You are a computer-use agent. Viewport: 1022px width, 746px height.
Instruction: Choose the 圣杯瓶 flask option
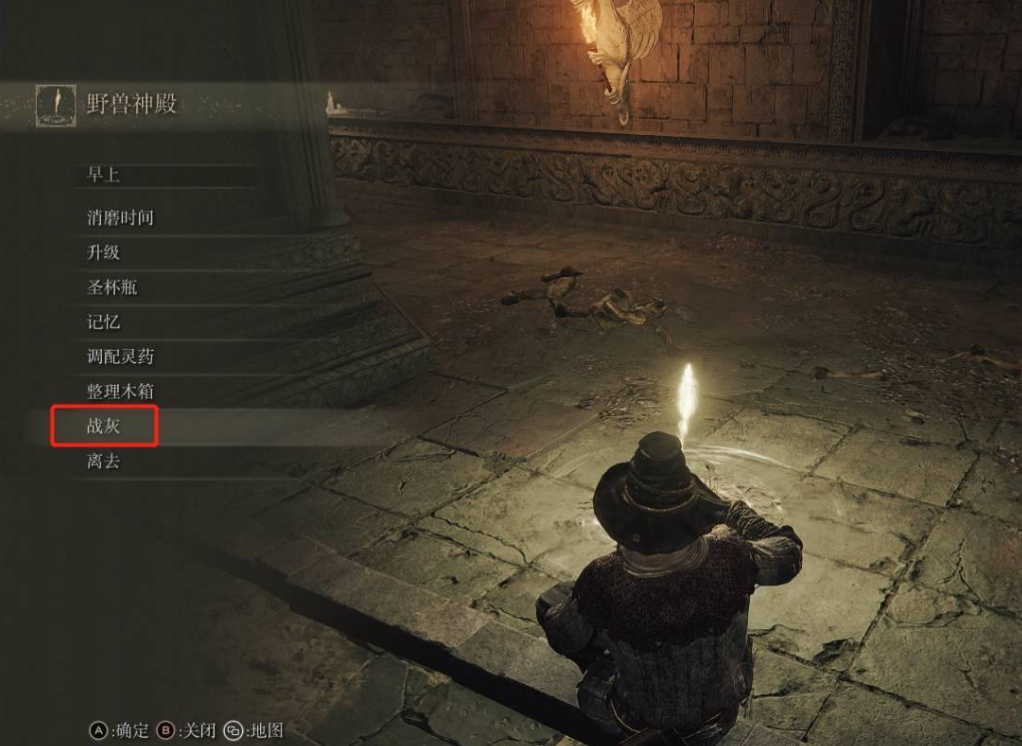coord(112,287)
